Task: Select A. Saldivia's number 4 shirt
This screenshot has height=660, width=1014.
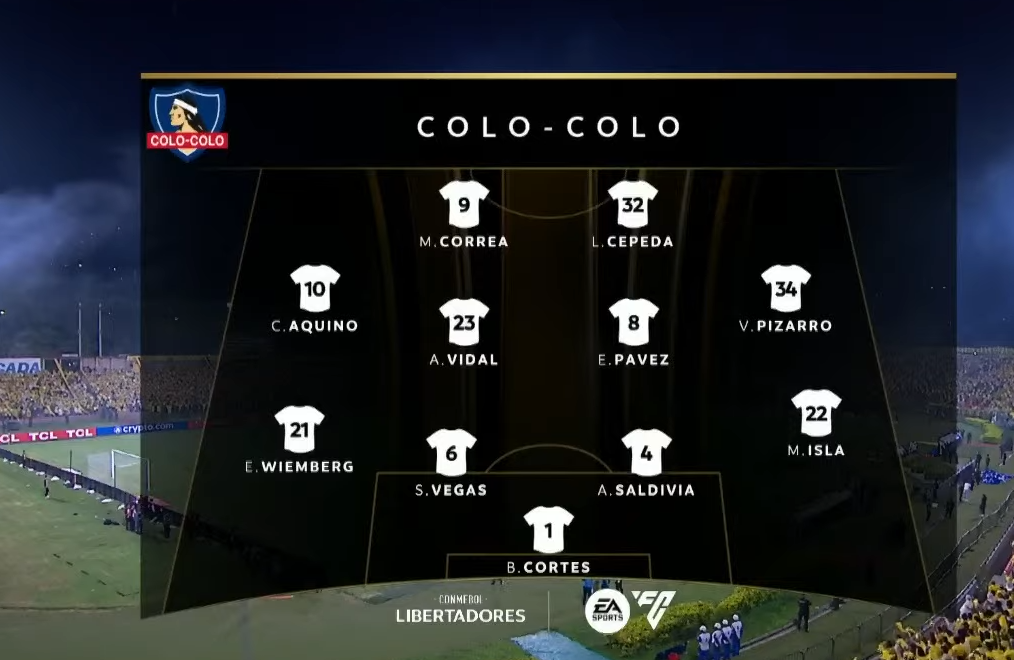Action: coord(646,453)
